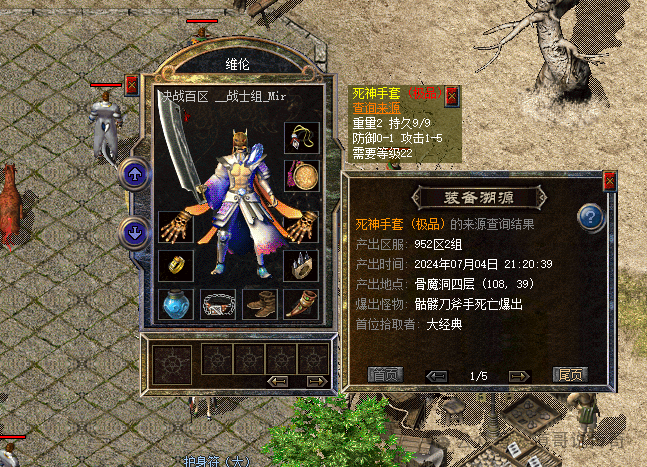Select the spiked bracer slot
This screenshot has width=647, height=467.
coord(301,265)
